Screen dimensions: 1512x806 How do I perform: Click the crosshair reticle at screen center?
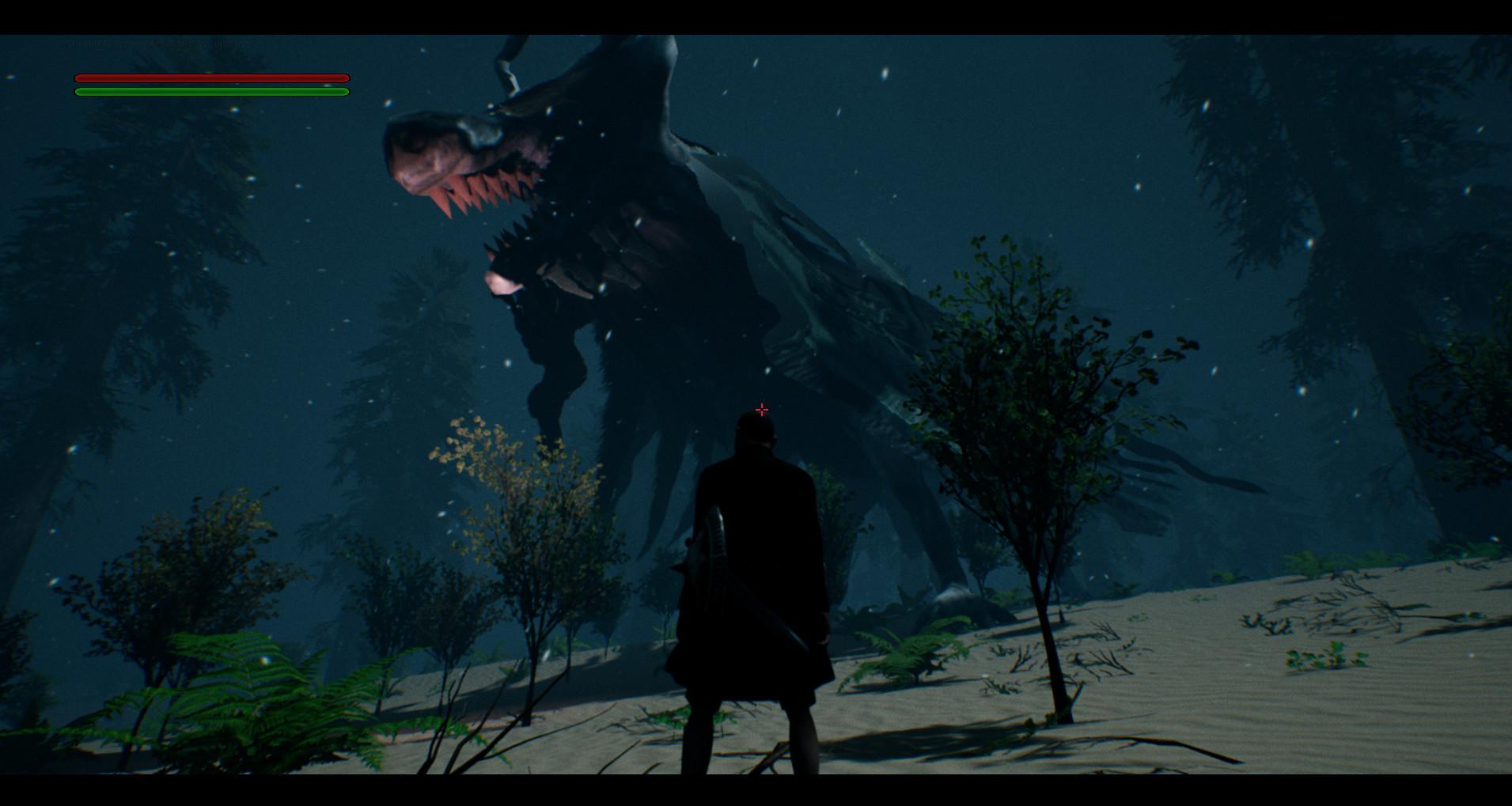(x=761, y=409)
